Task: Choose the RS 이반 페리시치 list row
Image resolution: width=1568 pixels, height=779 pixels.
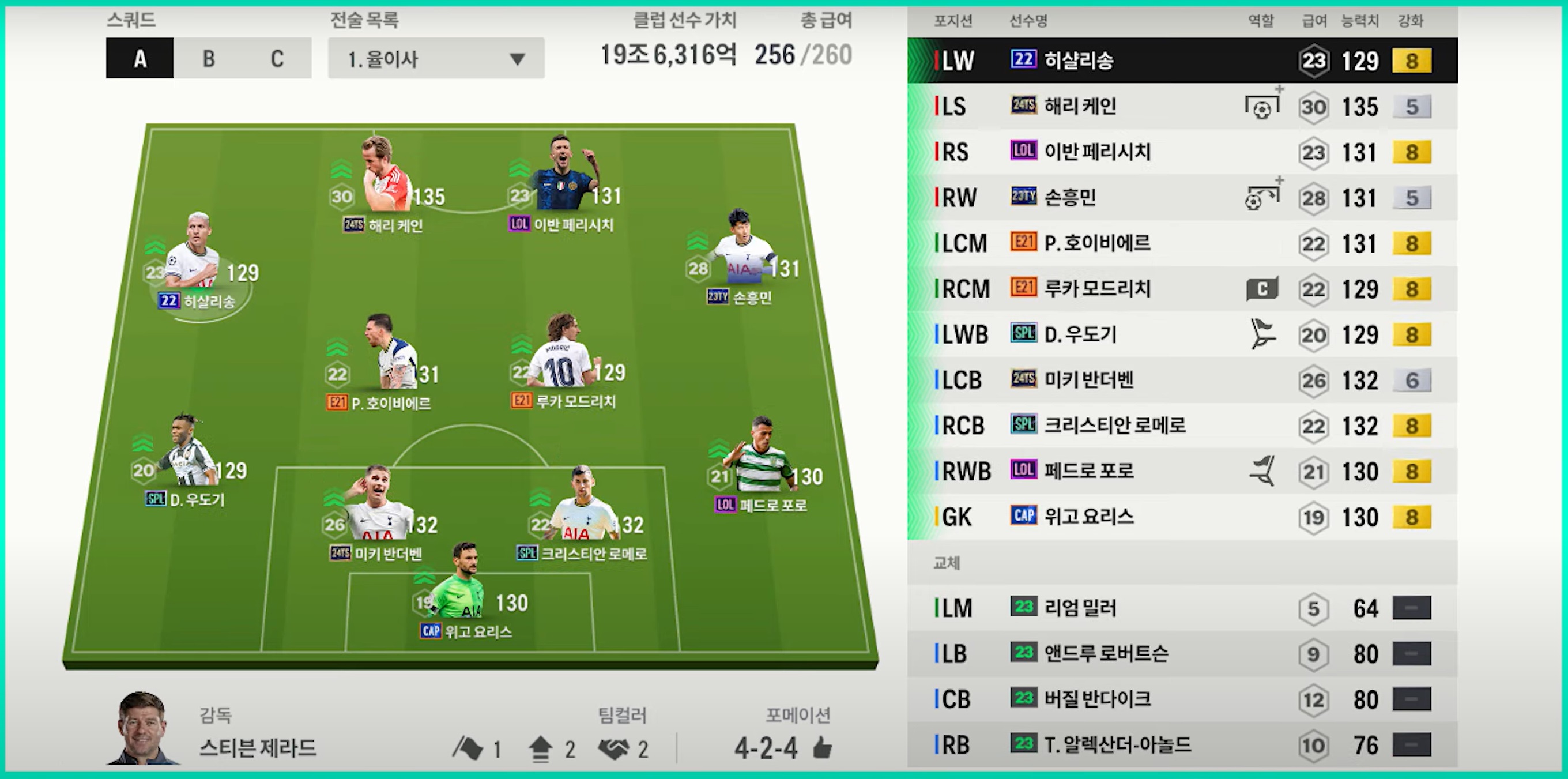Action: [1181, 152]
